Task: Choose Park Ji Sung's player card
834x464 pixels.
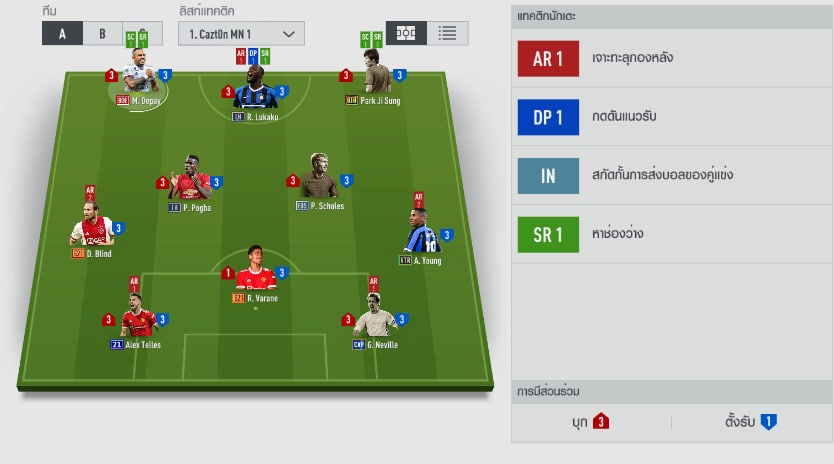Action: point(372,78)
